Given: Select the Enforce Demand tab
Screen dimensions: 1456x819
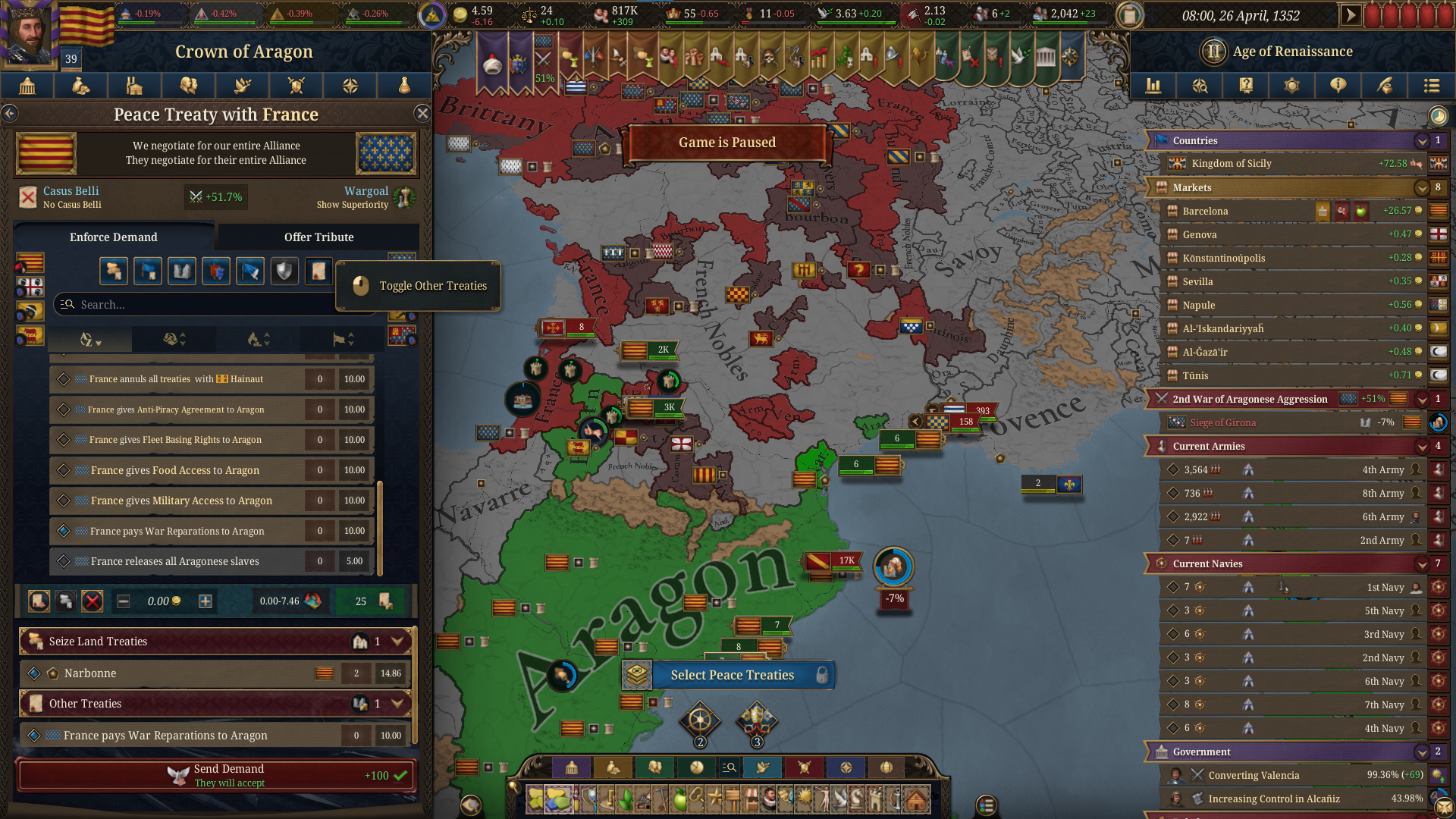Looking at the screenshot, I should click(114, 237).
